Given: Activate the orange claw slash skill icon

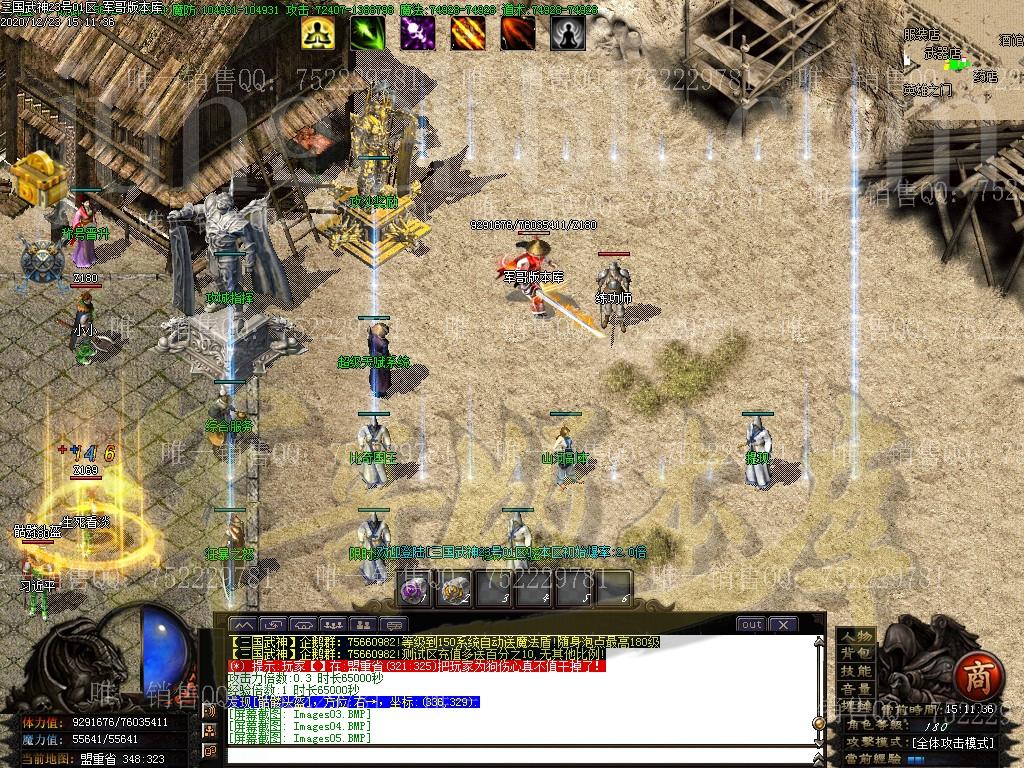Looking at the screenshot, I should [x=468, y=34].
